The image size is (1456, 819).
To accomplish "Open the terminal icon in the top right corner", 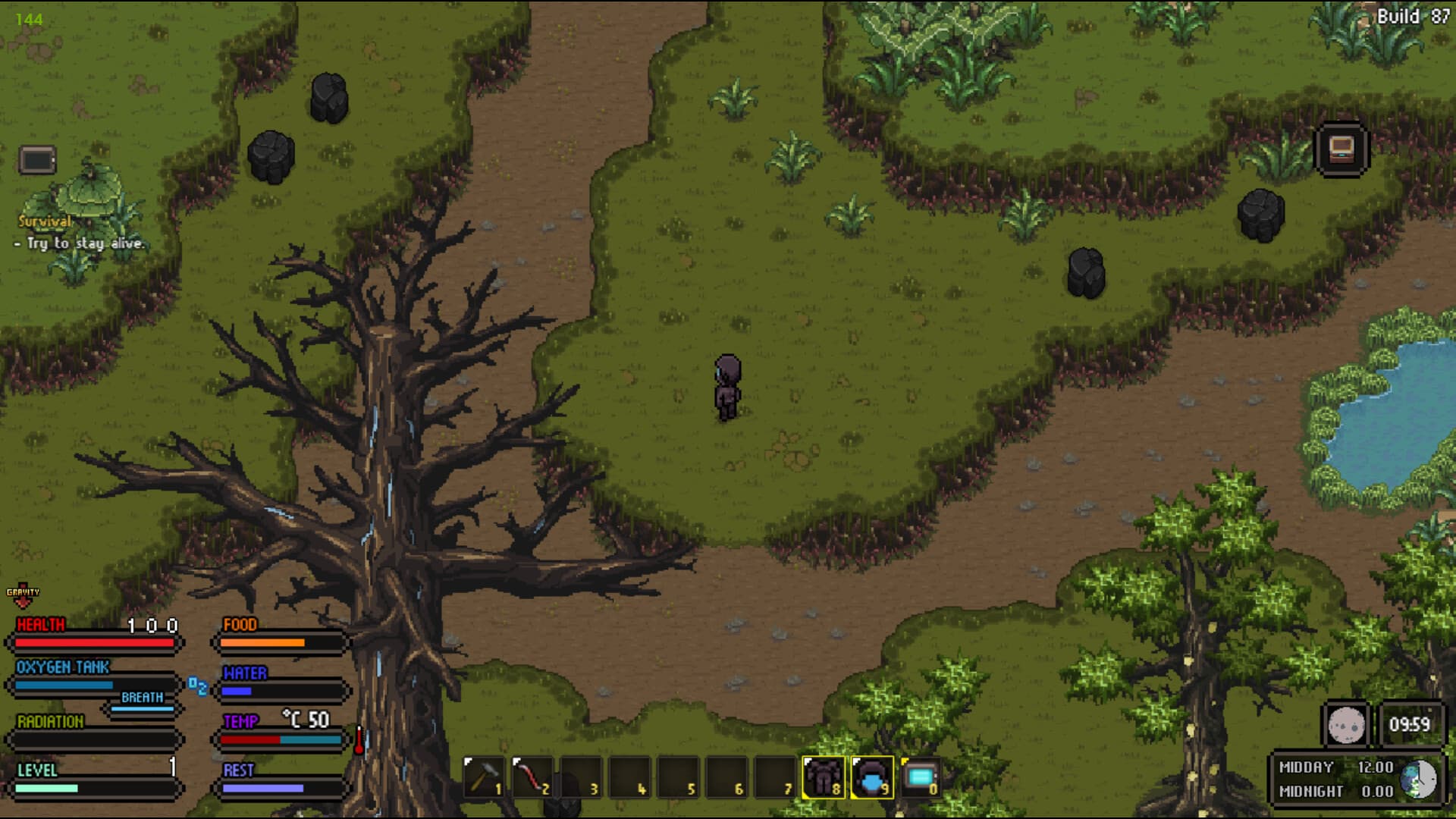I will [1341, 149].
